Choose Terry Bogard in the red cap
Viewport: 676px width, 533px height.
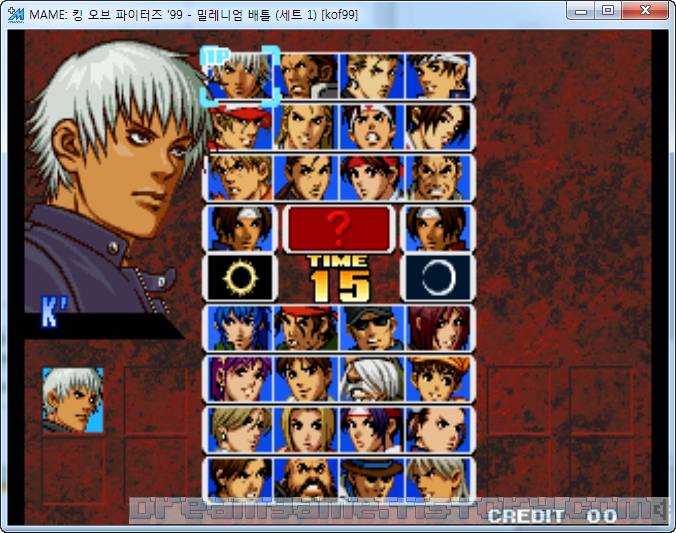(241, 126)
